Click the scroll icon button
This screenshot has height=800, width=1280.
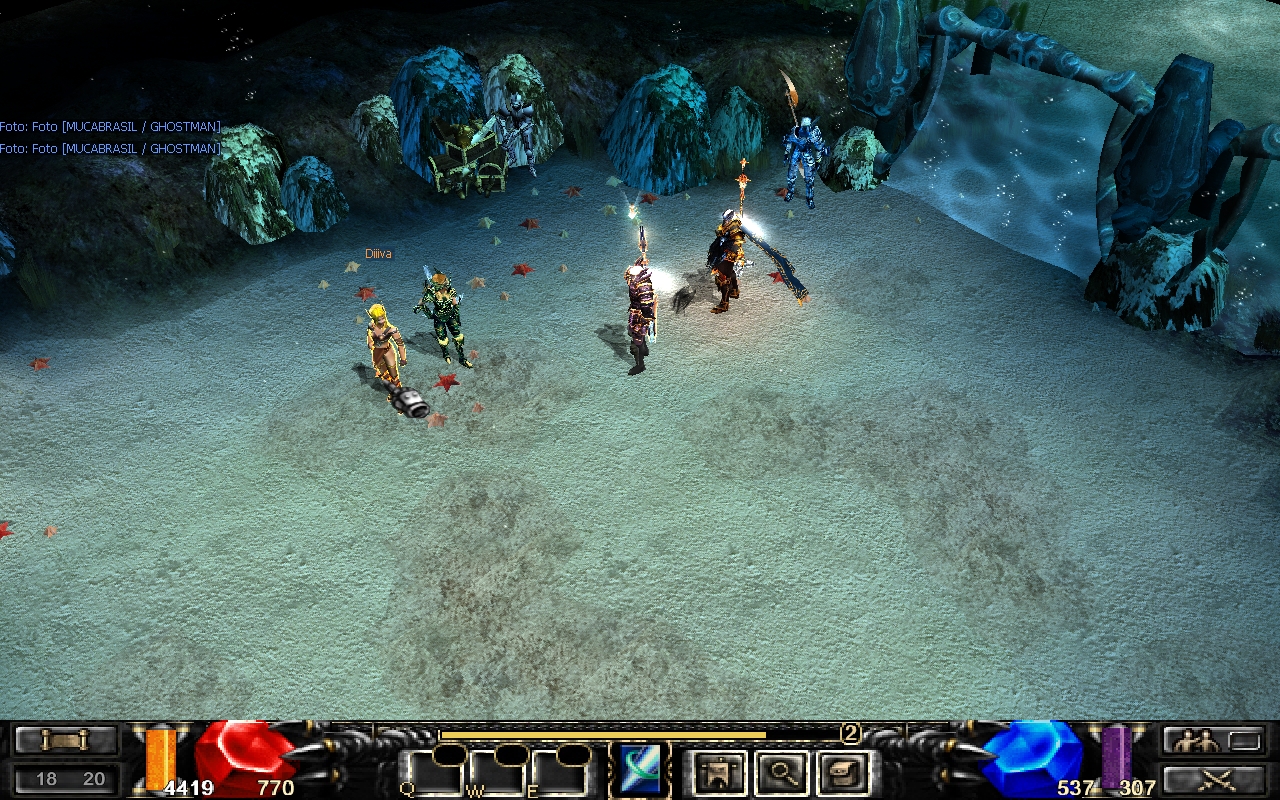click(x=66, y=741)
